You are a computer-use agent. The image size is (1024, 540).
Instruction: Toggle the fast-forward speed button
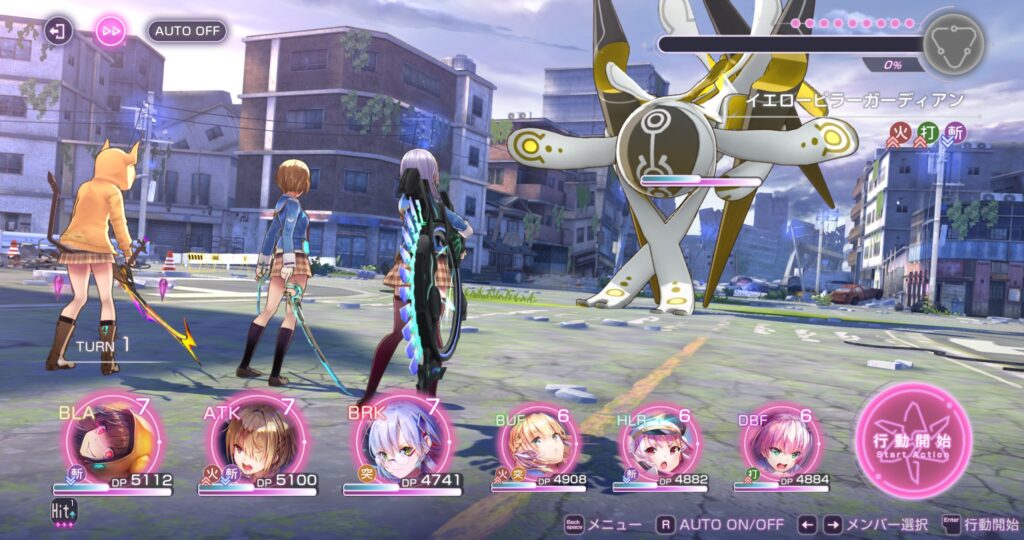pyautogui.click(x=110, y=31)
